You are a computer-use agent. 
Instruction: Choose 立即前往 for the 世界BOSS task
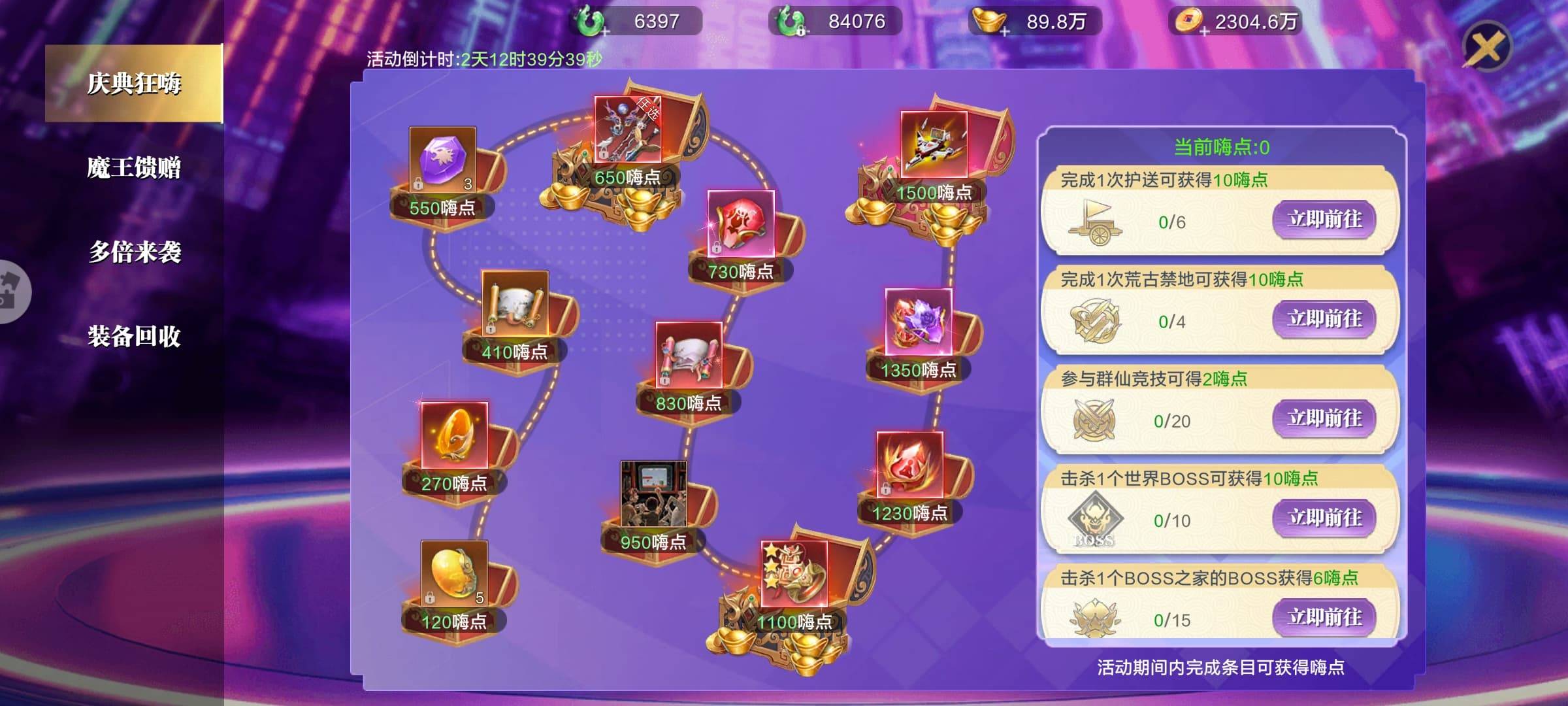coord(1324,518)
